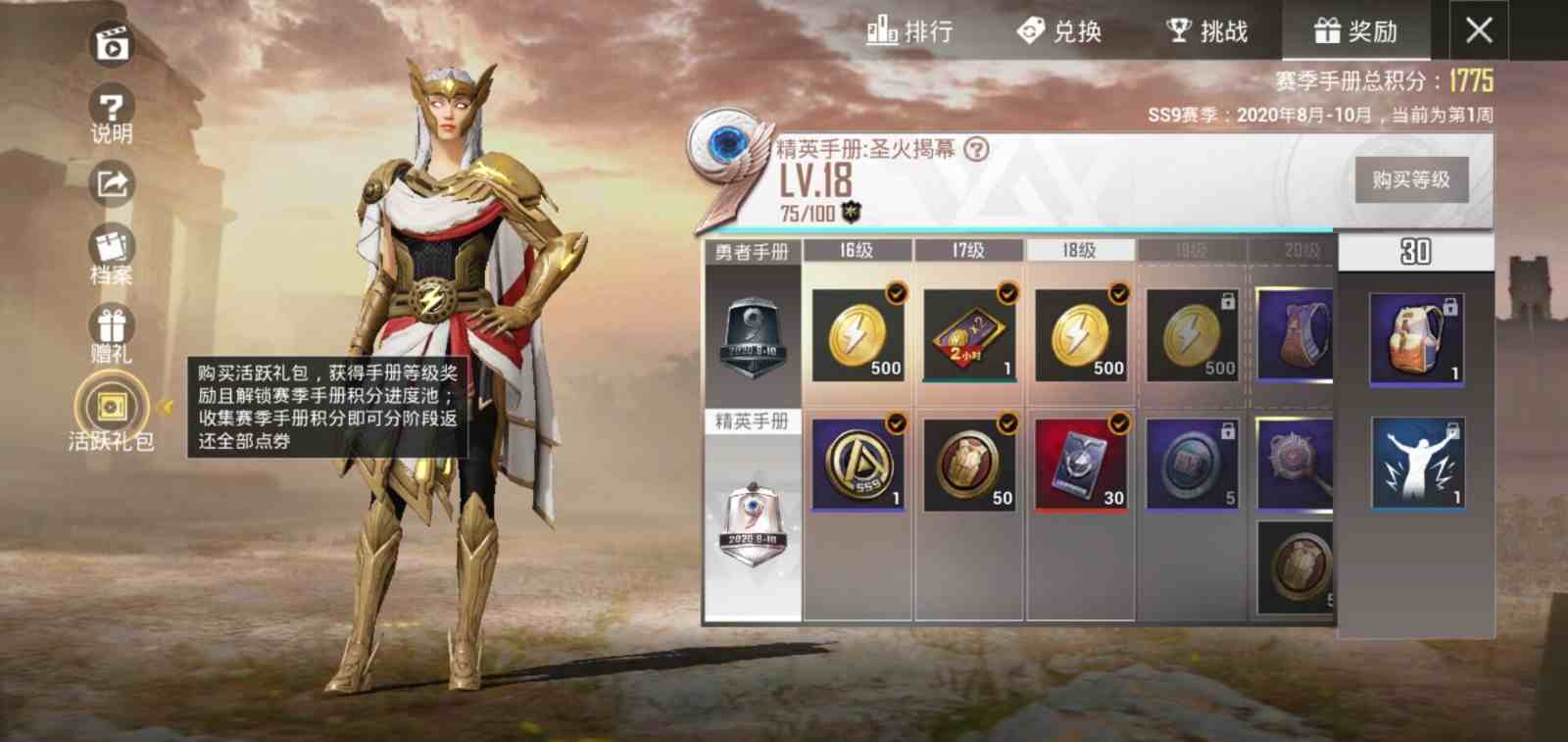Open the 排行 rankings
The width and height of the screenshot is (1568, 742).
(911, 30)
